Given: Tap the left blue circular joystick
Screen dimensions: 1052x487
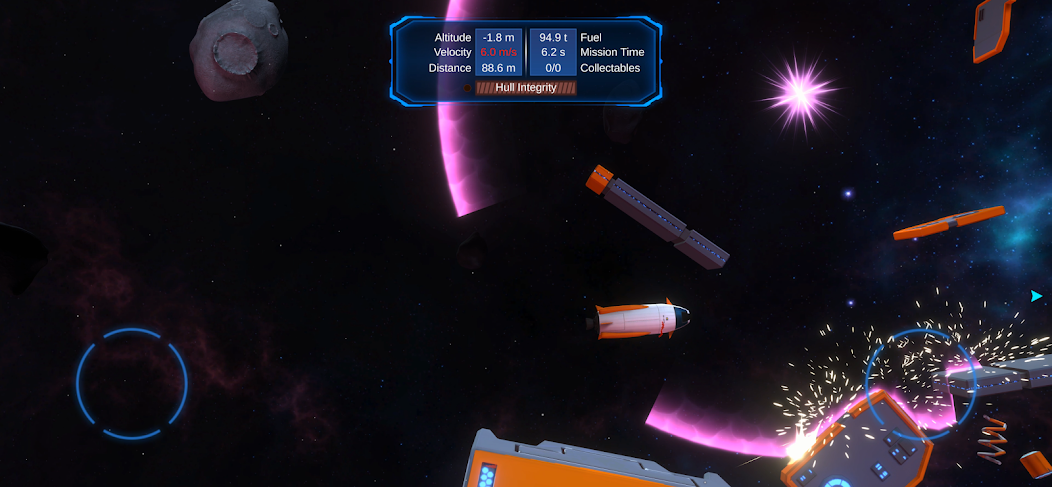Looking at the screenshot, I should point(132,383).
